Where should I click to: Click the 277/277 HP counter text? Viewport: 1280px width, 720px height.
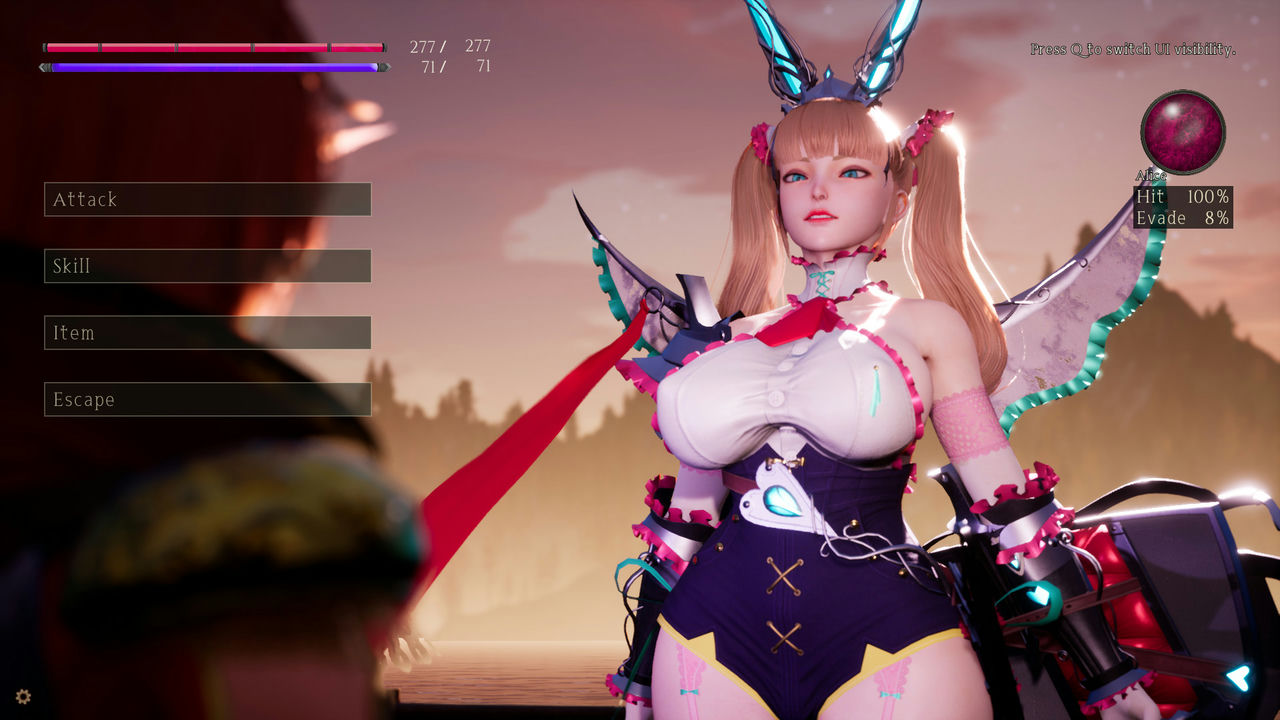pos(448,45)
